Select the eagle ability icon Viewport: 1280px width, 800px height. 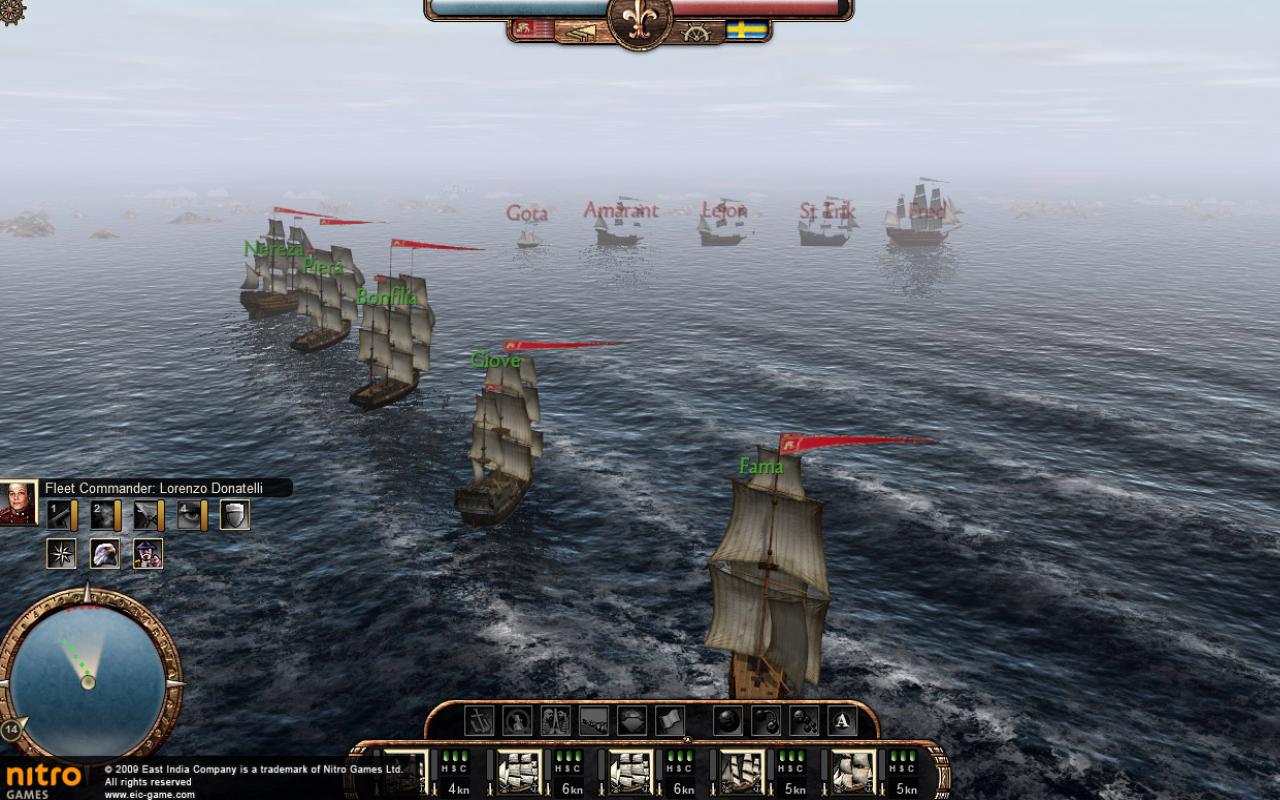(104, 553)
